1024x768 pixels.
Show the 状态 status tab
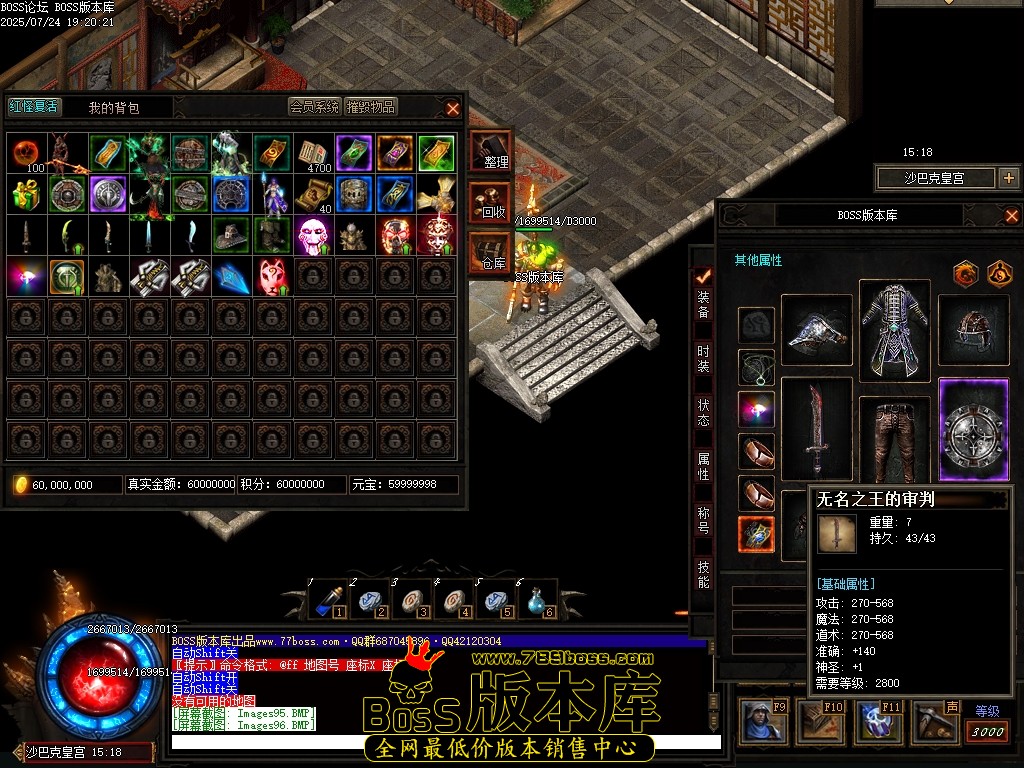(704, 412)
